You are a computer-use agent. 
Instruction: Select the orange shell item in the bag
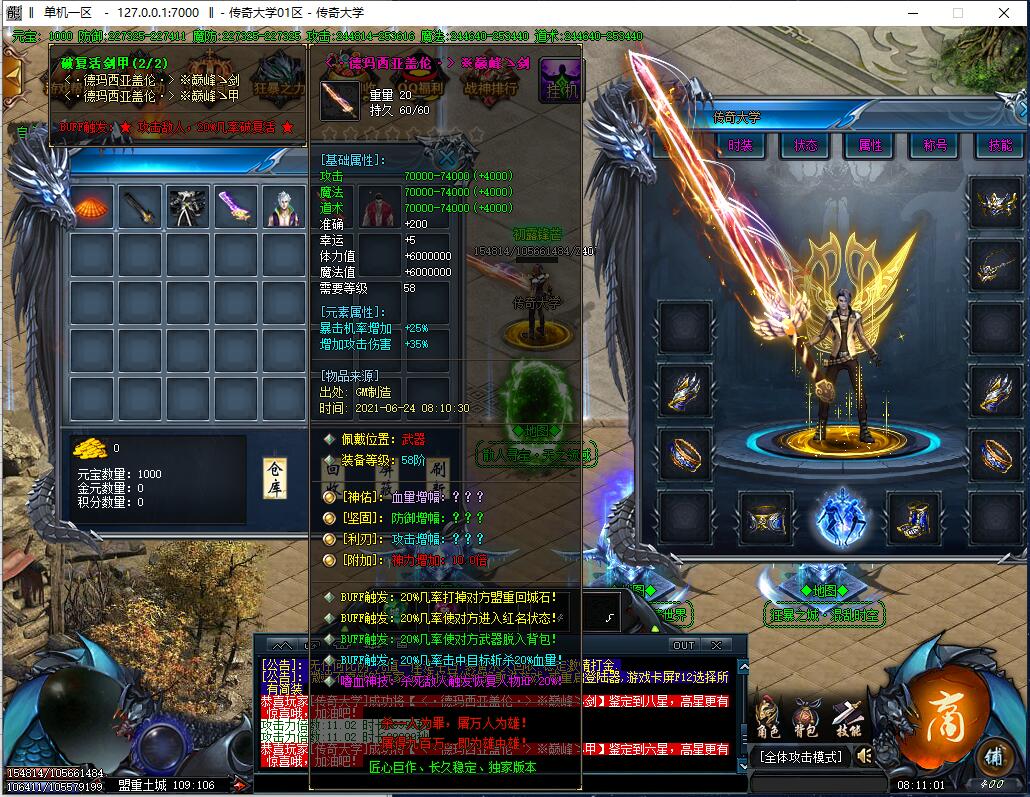pyautogui.click(x=92, y=208)
